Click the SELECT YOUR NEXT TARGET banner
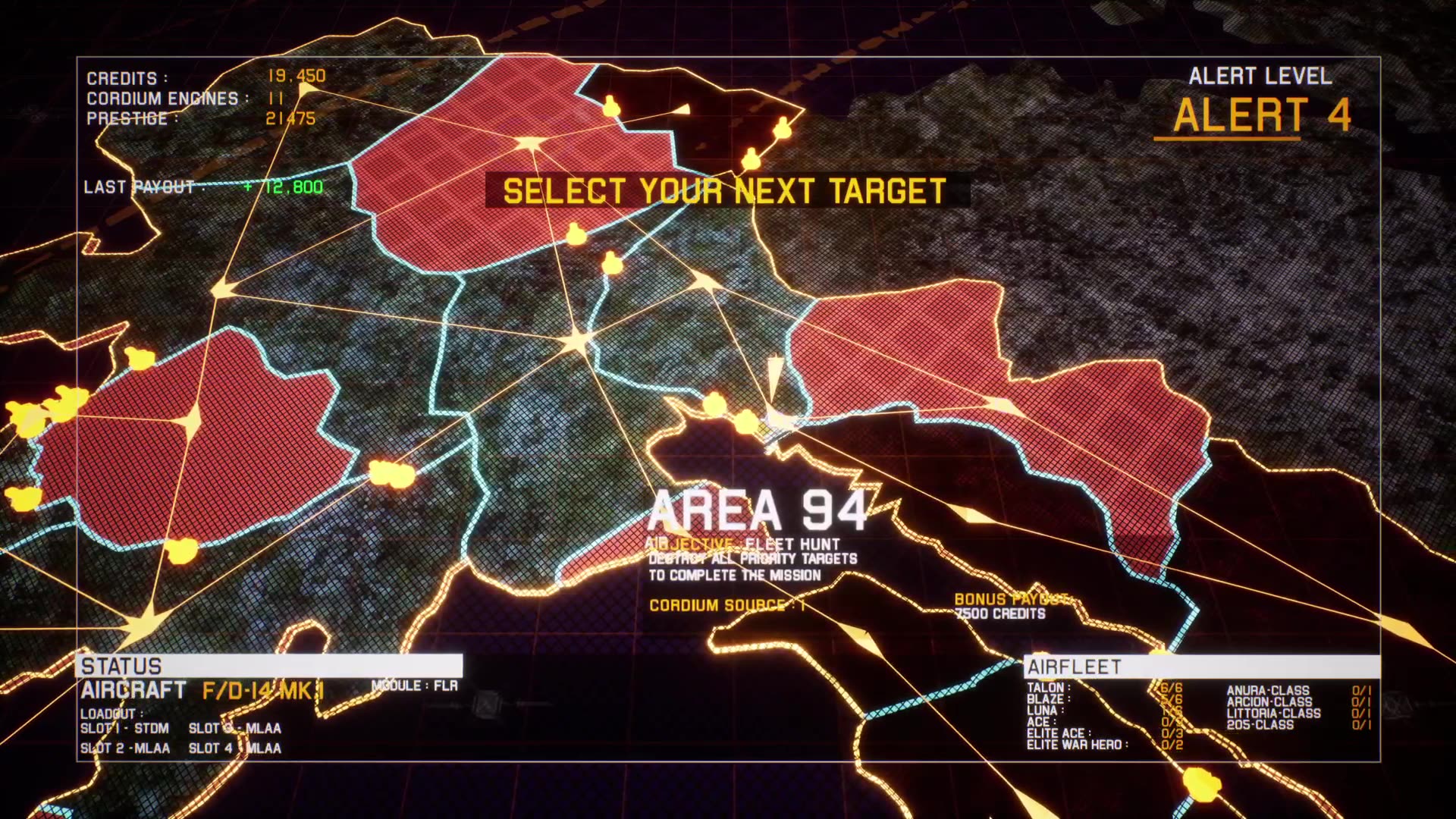This screenshot has width=1456, height=819. click(726, 191)
